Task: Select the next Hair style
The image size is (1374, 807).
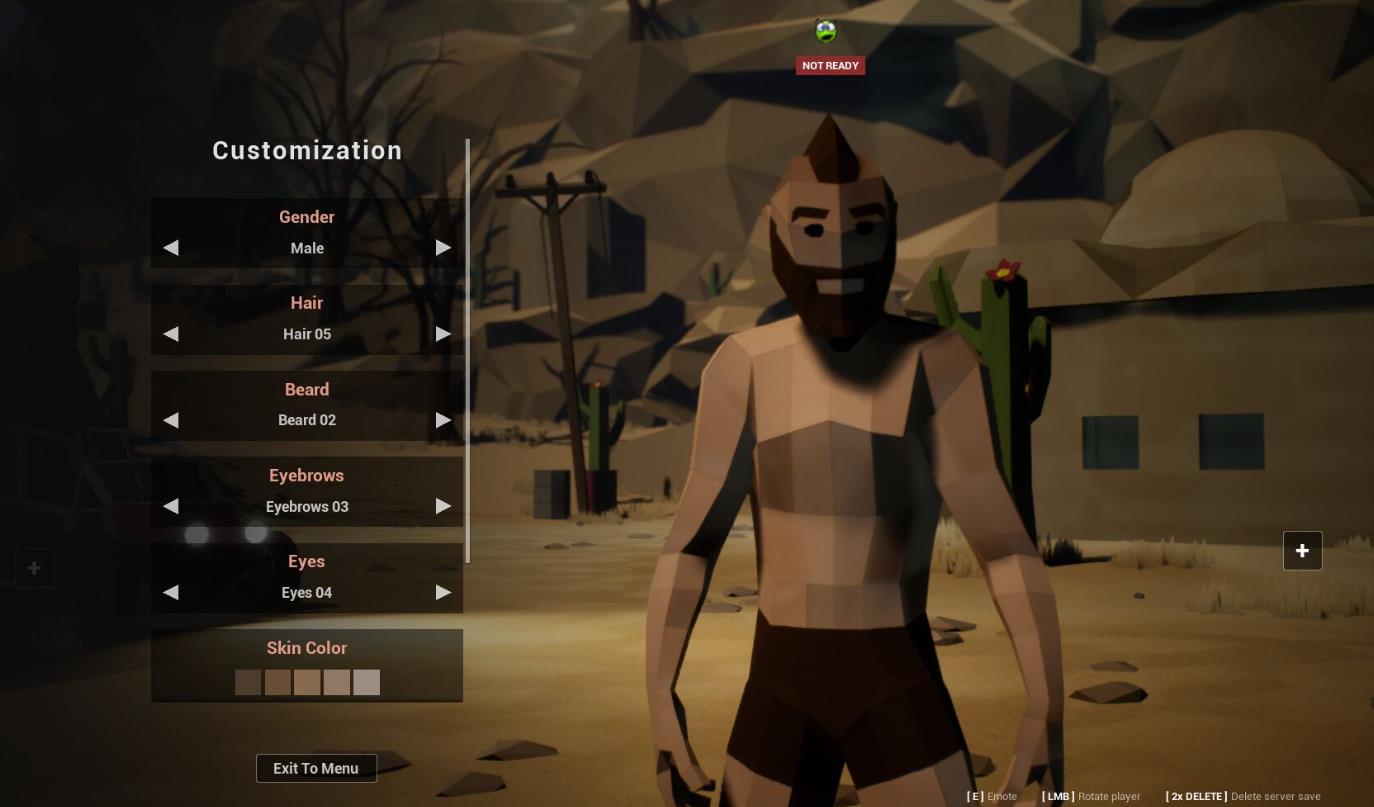Action: [443, 334]
